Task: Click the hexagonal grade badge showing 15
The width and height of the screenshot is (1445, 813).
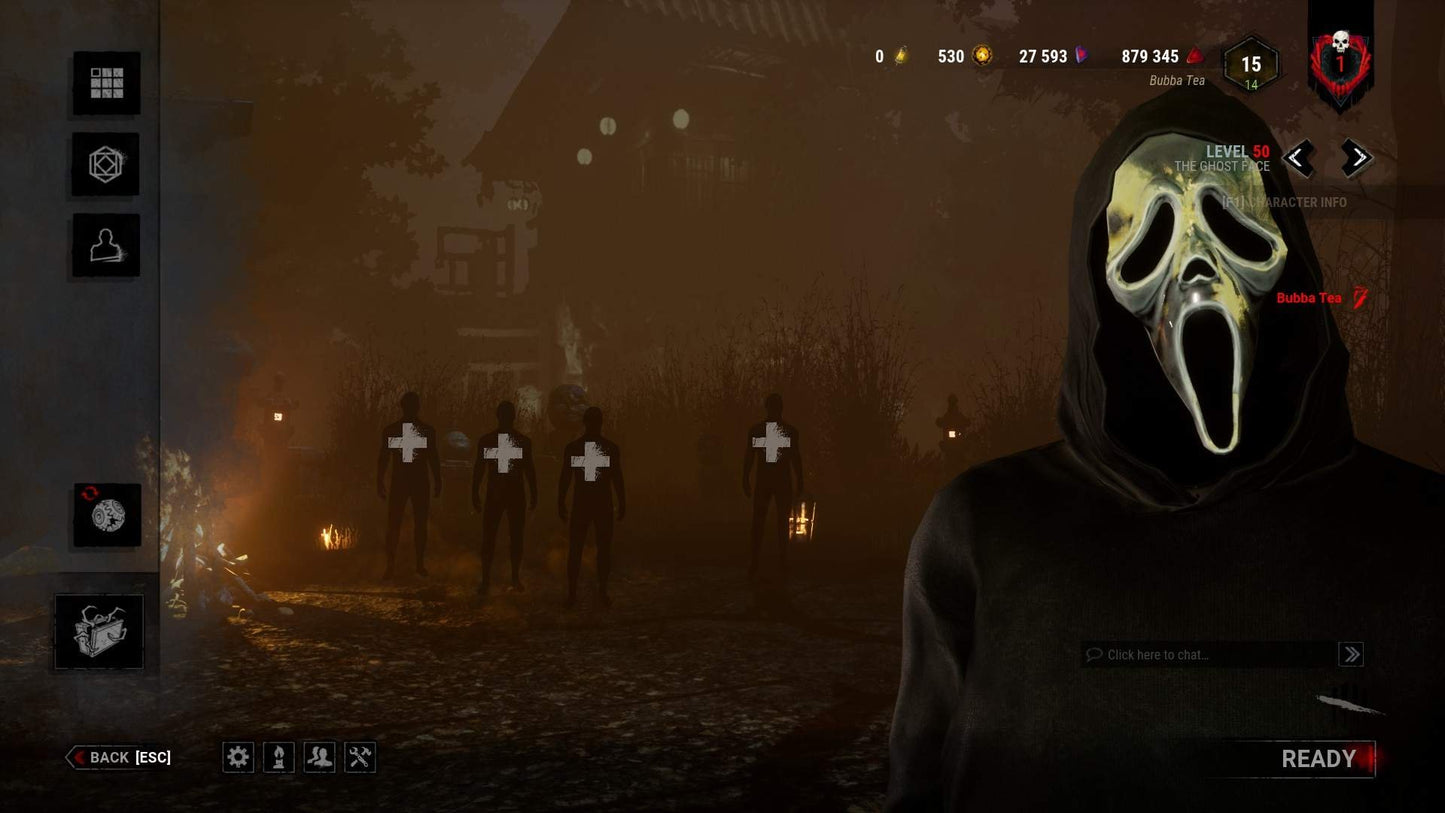Action: point(1250,64)
